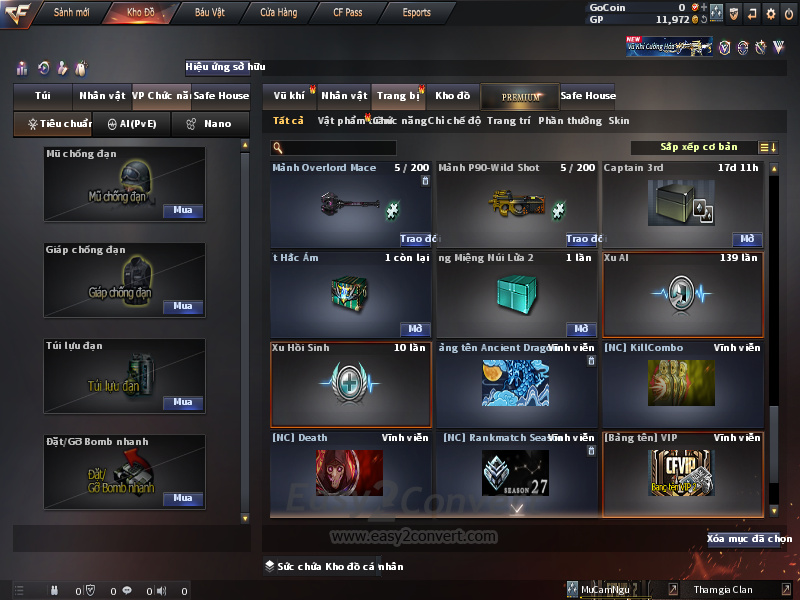Screen dimensions: 800x600
Task: Click the Xóa mục đã chọn button
Action: click(x=749, y=539)
